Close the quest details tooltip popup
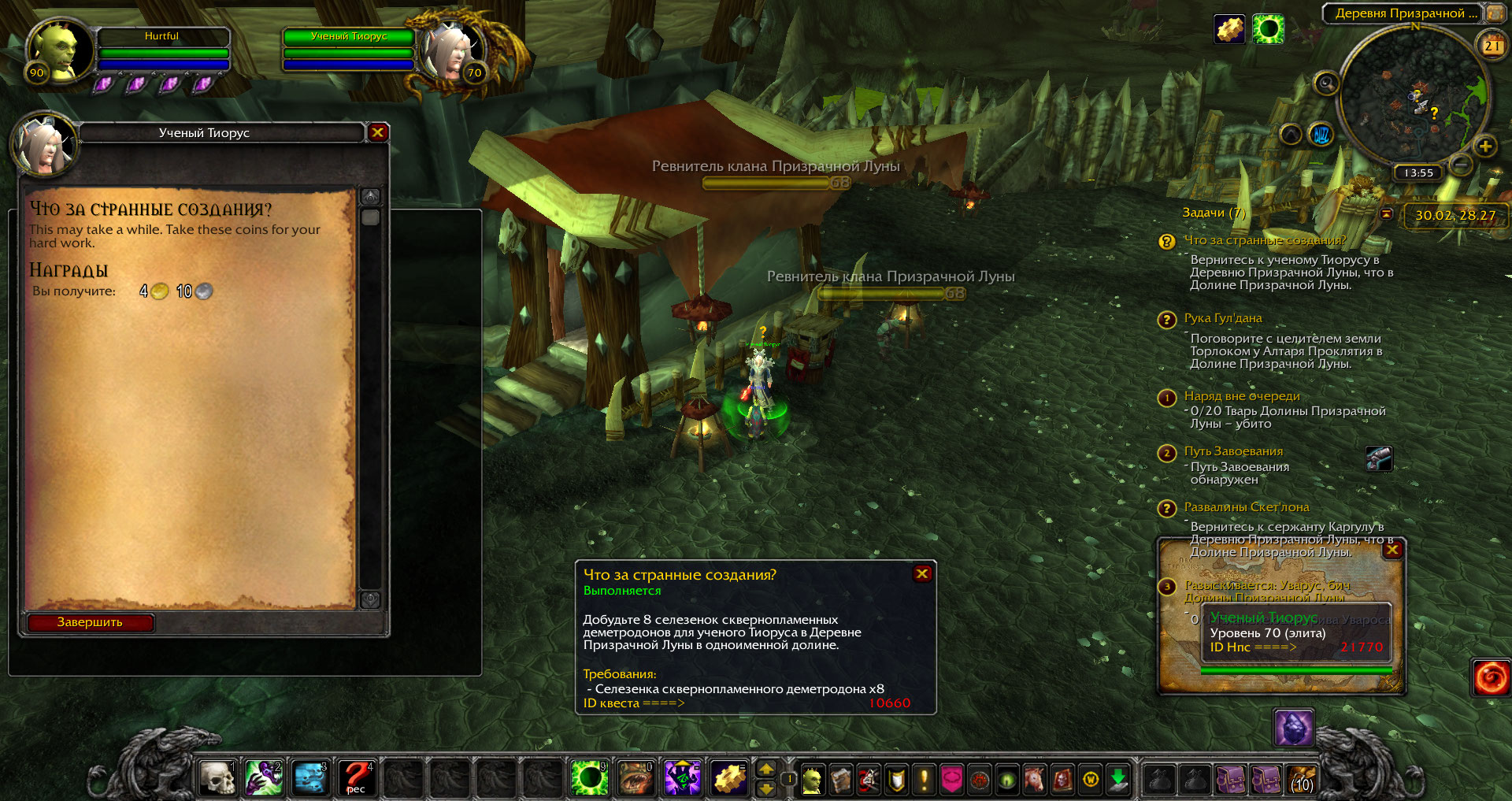The width and height of the screenshot is (1512, 801). point(921,573)
